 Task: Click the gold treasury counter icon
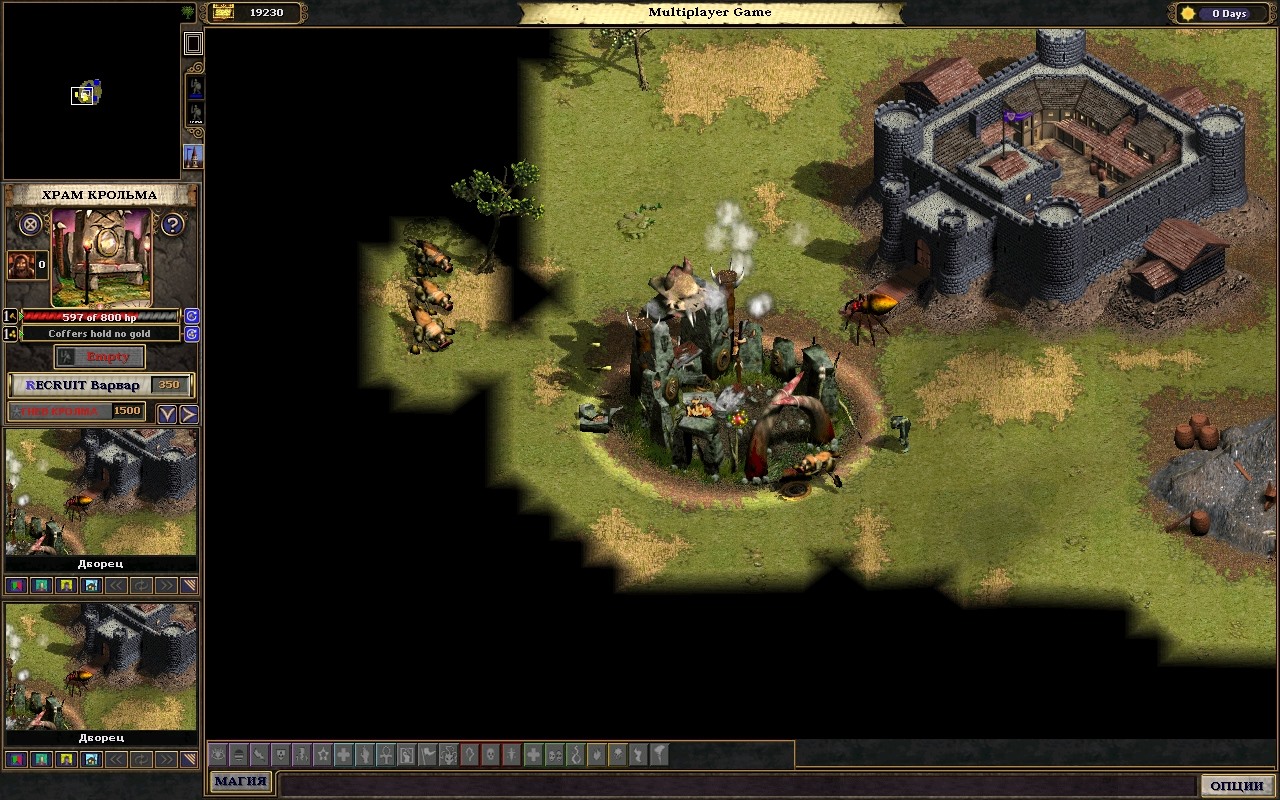click(x=223, y=12)
